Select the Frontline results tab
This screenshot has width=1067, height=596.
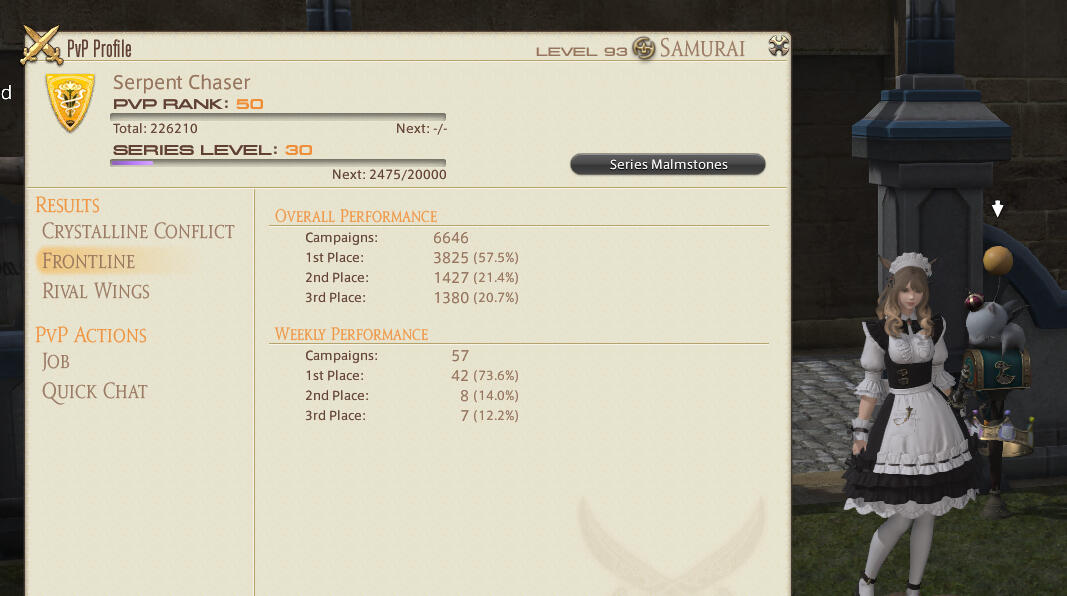pos(88,261)
